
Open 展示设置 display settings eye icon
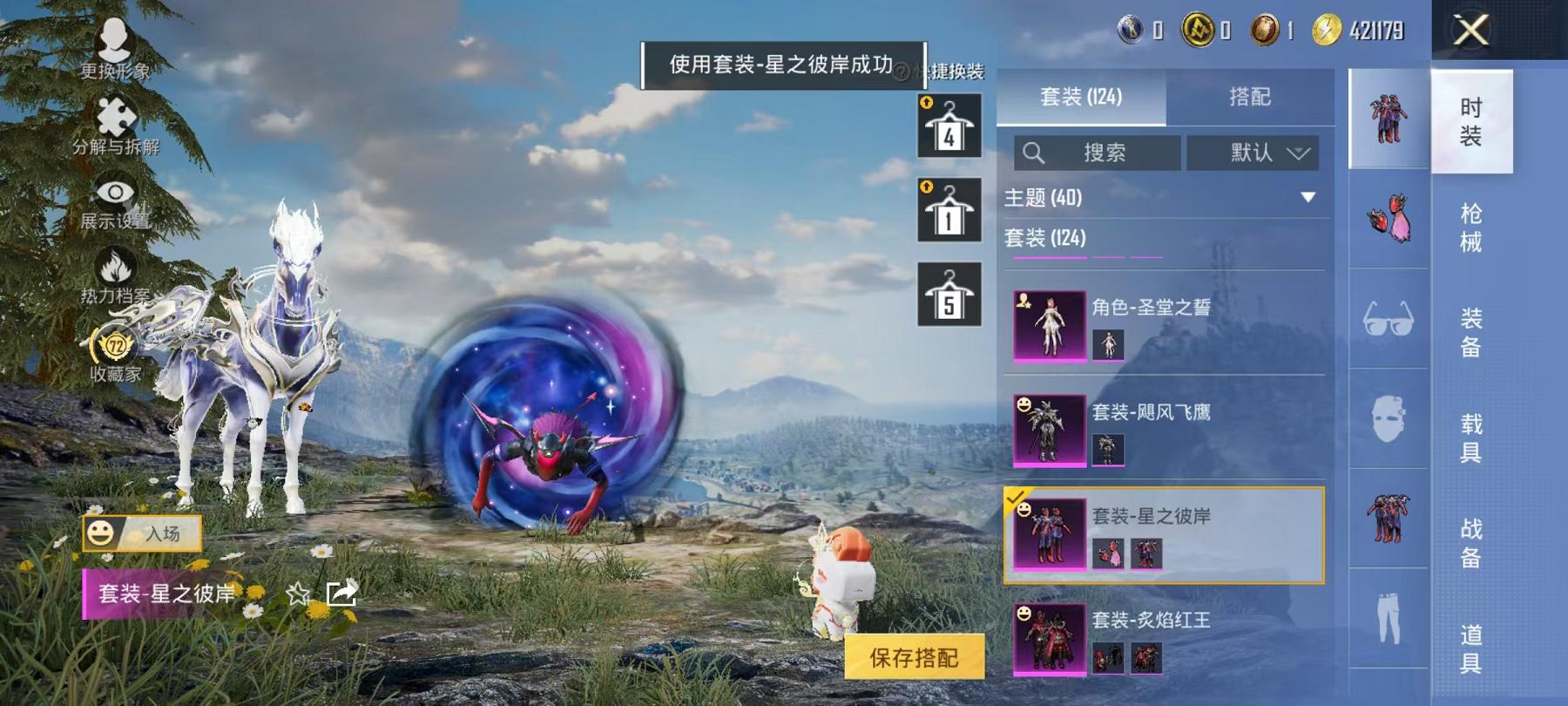click(x=113, y=190)
